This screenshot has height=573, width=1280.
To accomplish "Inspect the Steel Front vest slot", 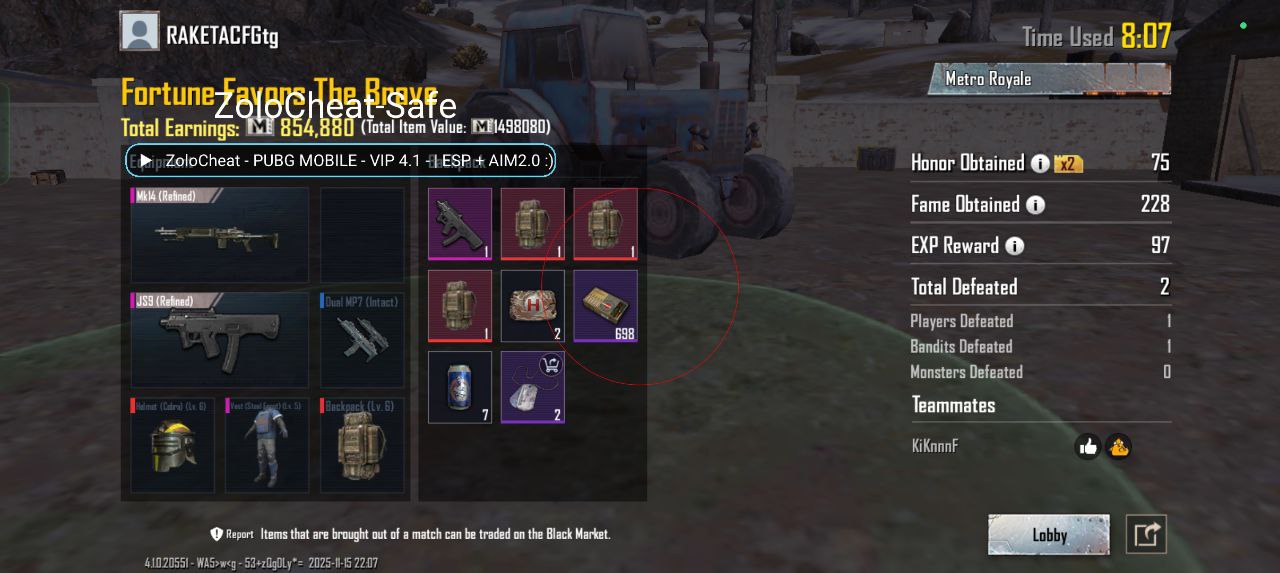I will 267,445.
